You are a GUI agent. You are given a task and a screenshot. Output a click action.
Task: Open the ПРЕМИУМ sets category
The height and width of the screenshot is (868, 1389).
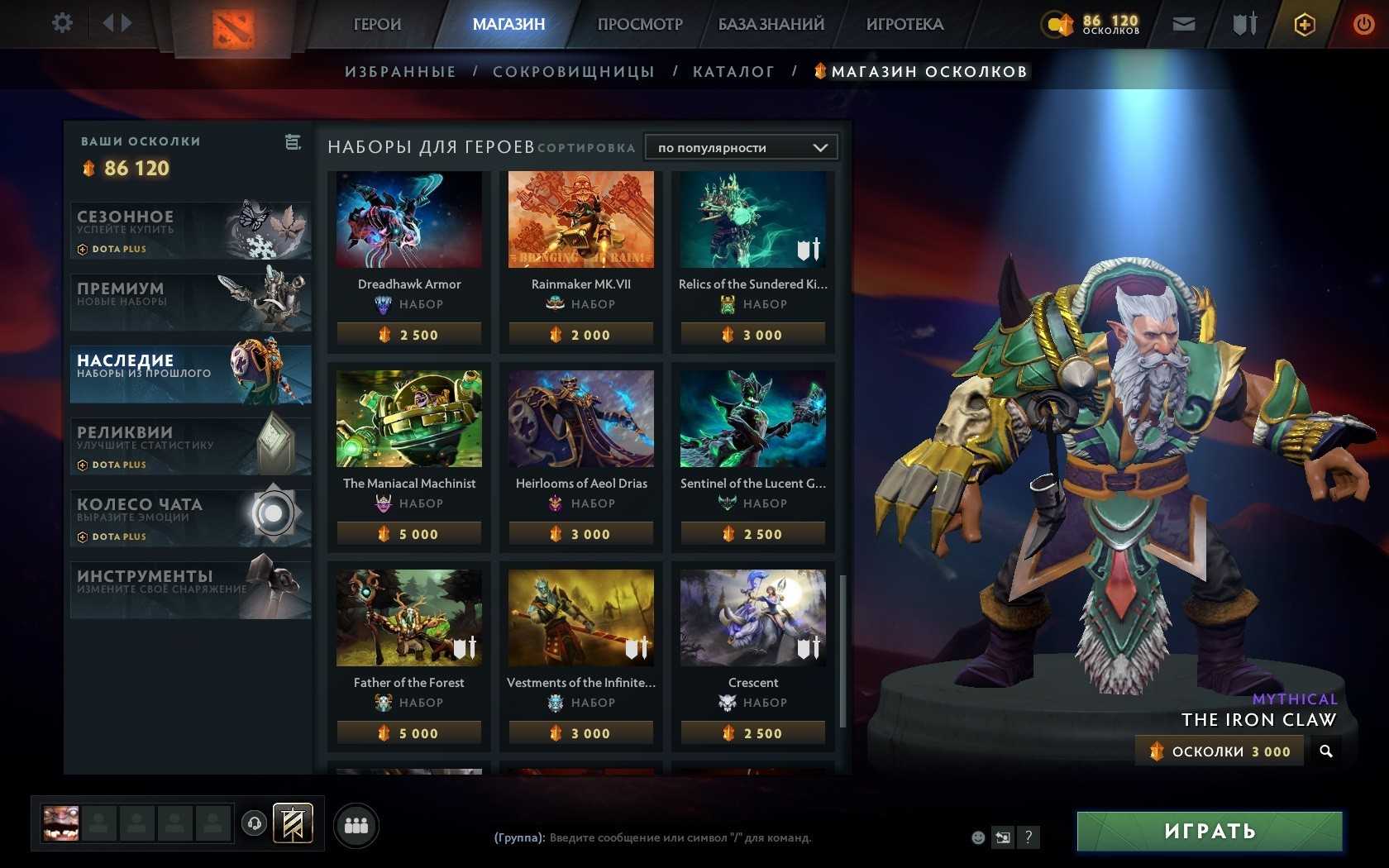point(190,302)
